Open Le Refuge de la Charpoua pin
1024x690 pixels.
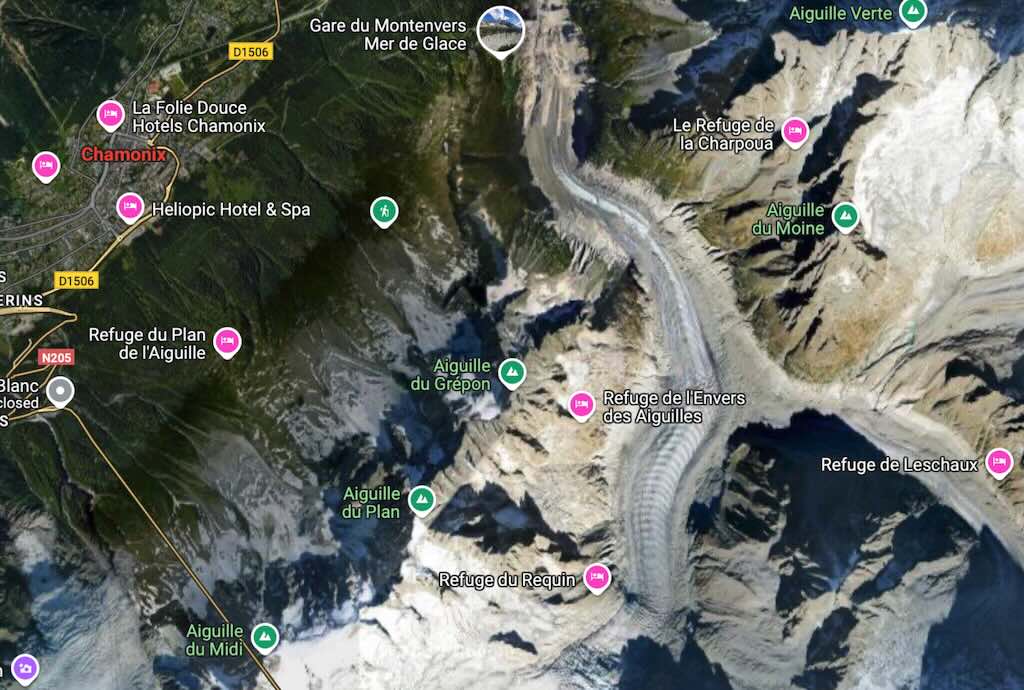[x=795, y=131]
